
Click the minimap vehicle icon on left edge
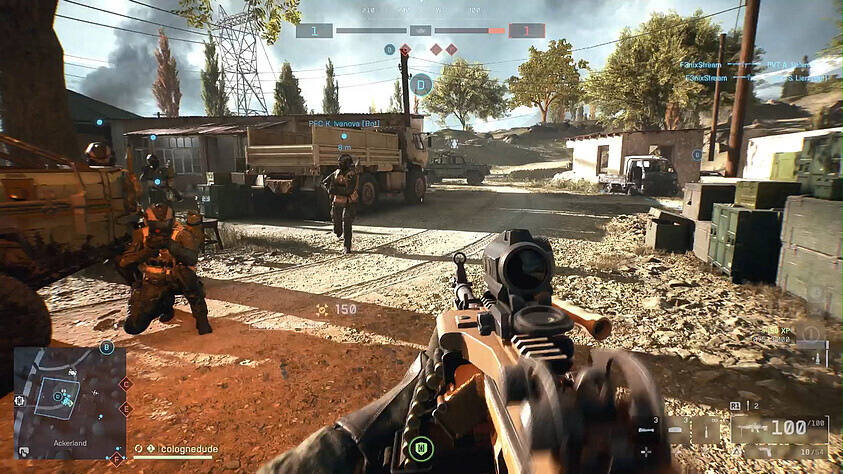pyautogui.click(x=19, y=400)
